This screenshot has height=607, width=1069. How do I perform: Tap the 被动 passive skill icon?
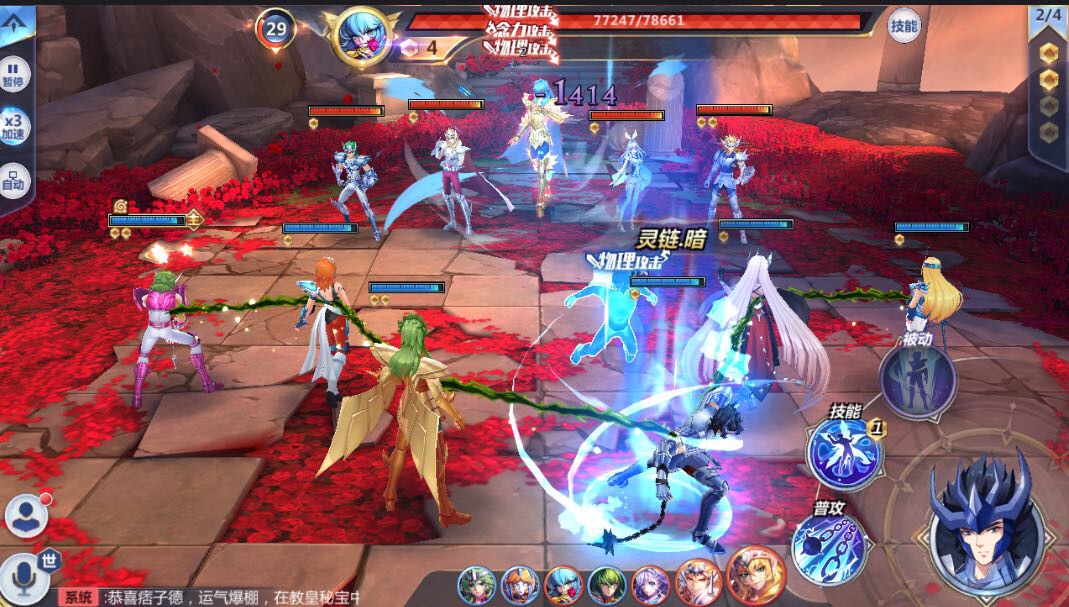point(917,381)
